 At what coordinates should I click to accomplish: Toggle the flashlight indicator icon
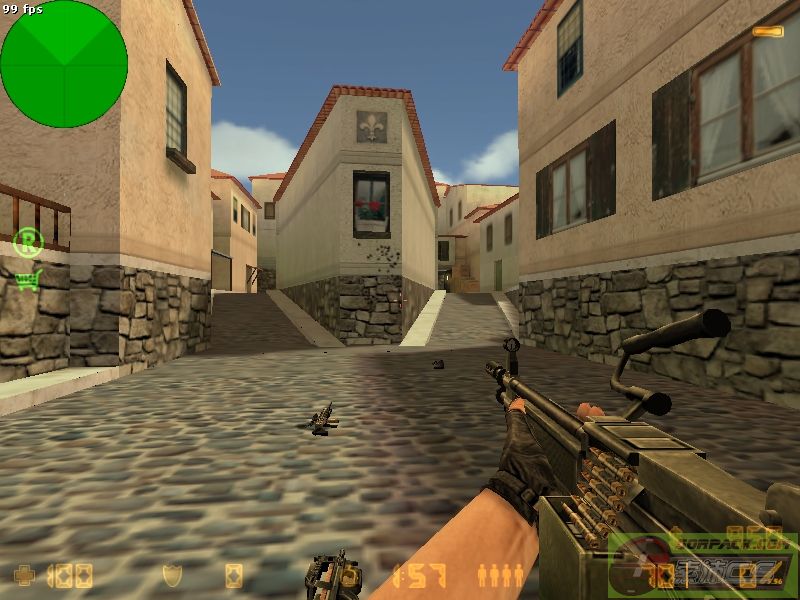click(767, 32)
